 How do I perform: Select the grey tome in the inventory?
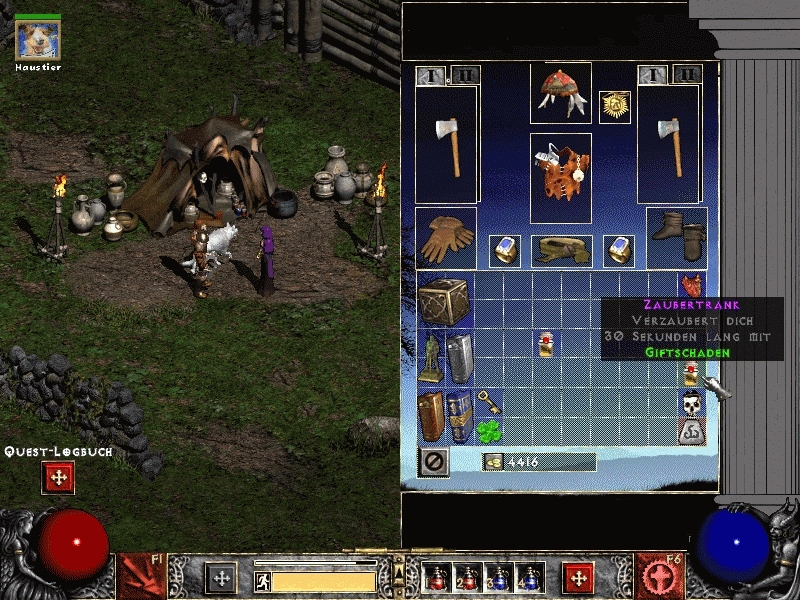pyautogui.click(x=460, y=358)
